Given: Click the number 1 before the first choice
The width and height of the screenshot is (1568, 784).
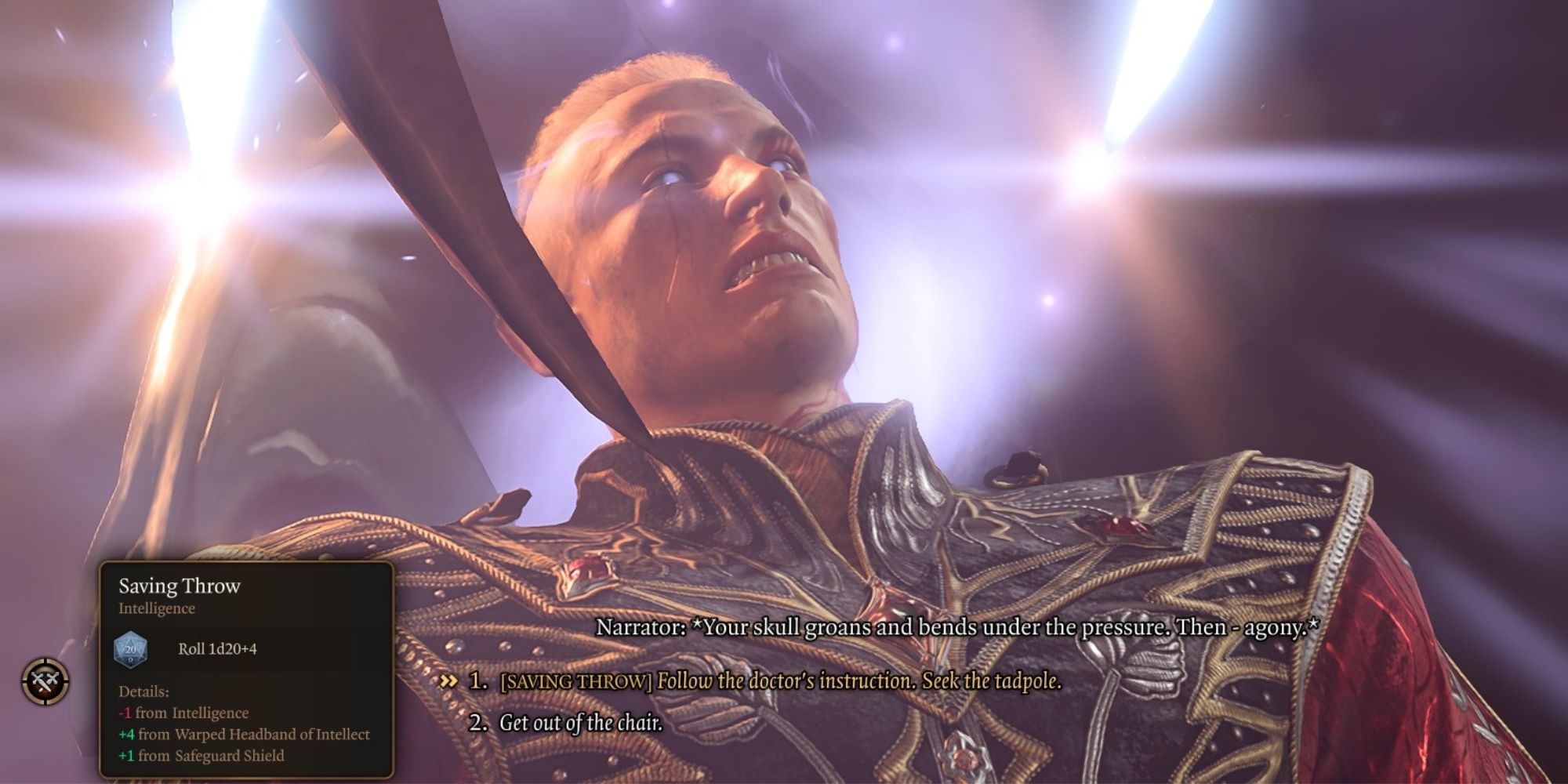Looking at the screenshot, I should point(477,683).
